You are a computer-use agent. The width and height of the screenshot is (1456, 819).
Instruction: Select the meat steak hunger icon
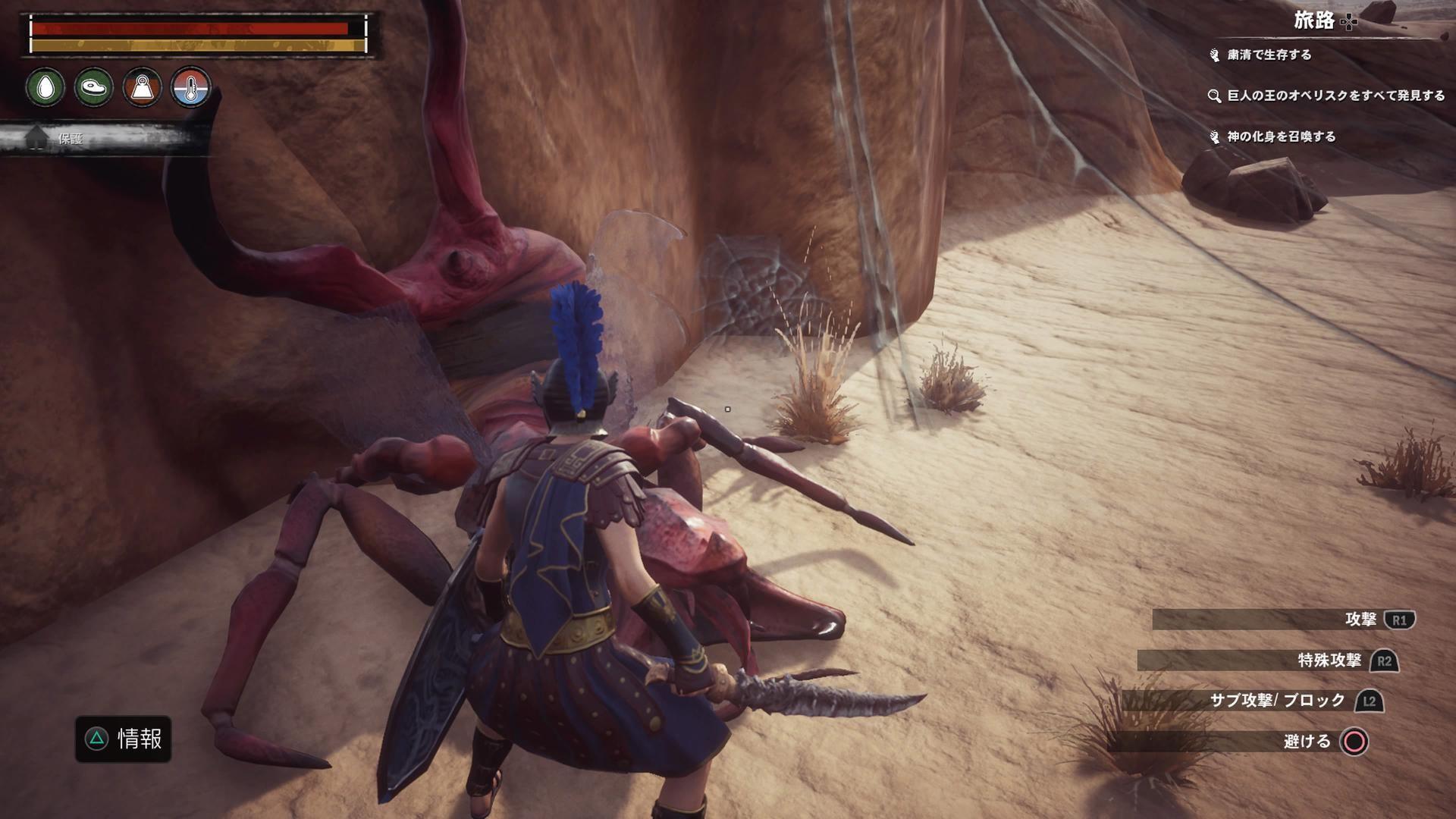(x=94, y=87)
